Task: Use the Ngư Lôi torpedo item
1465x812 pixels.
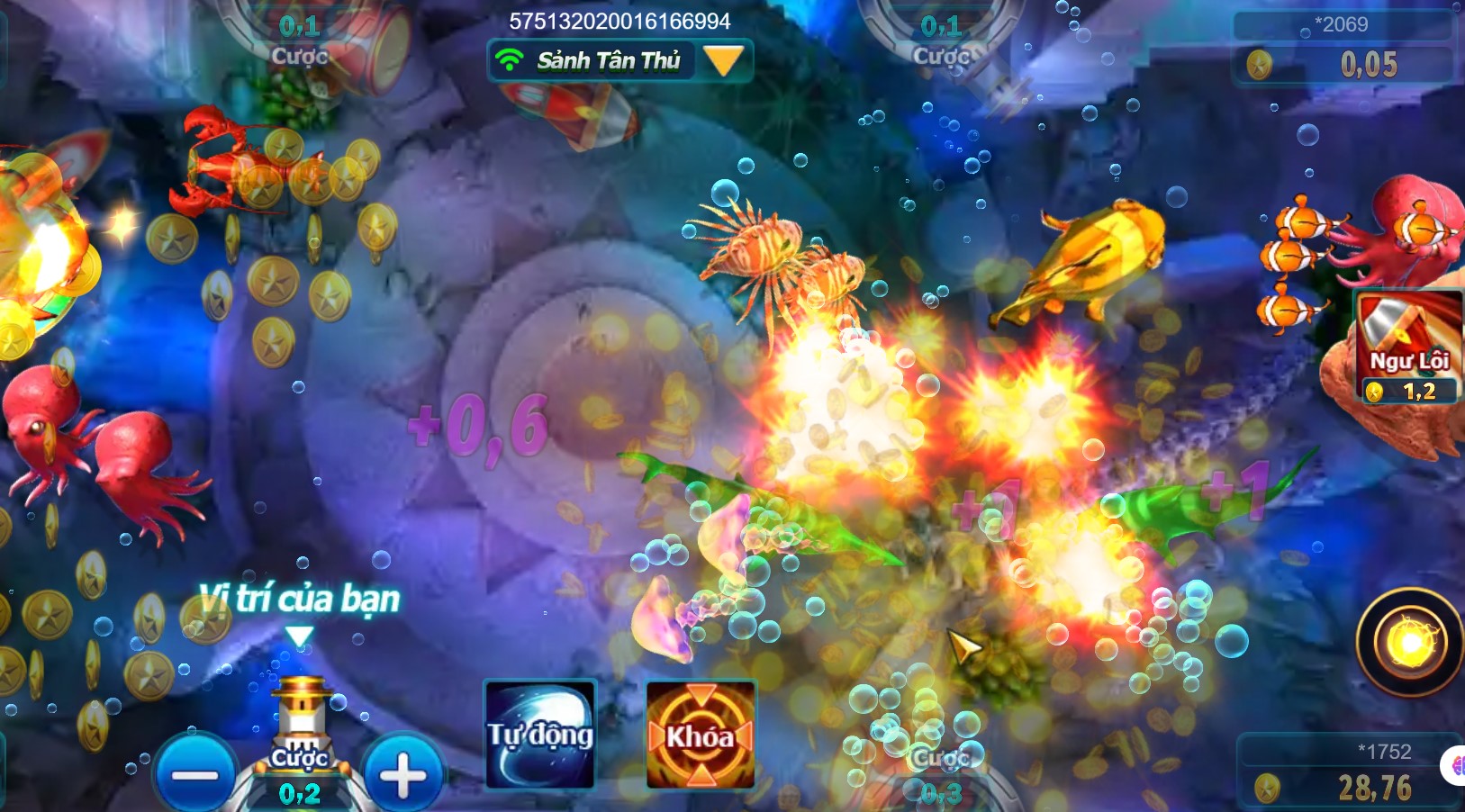Action: point(1408,347)
